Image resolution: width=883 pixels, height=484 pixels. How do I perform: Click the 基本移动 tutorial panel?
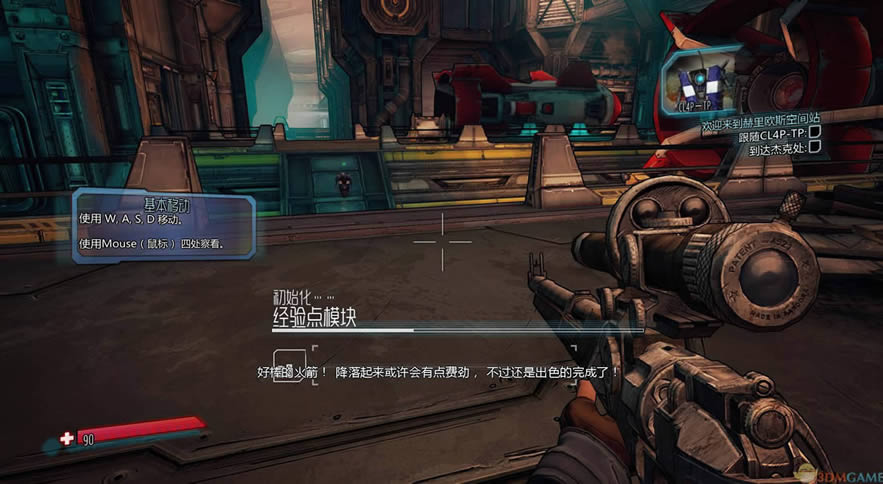(163, 225)
